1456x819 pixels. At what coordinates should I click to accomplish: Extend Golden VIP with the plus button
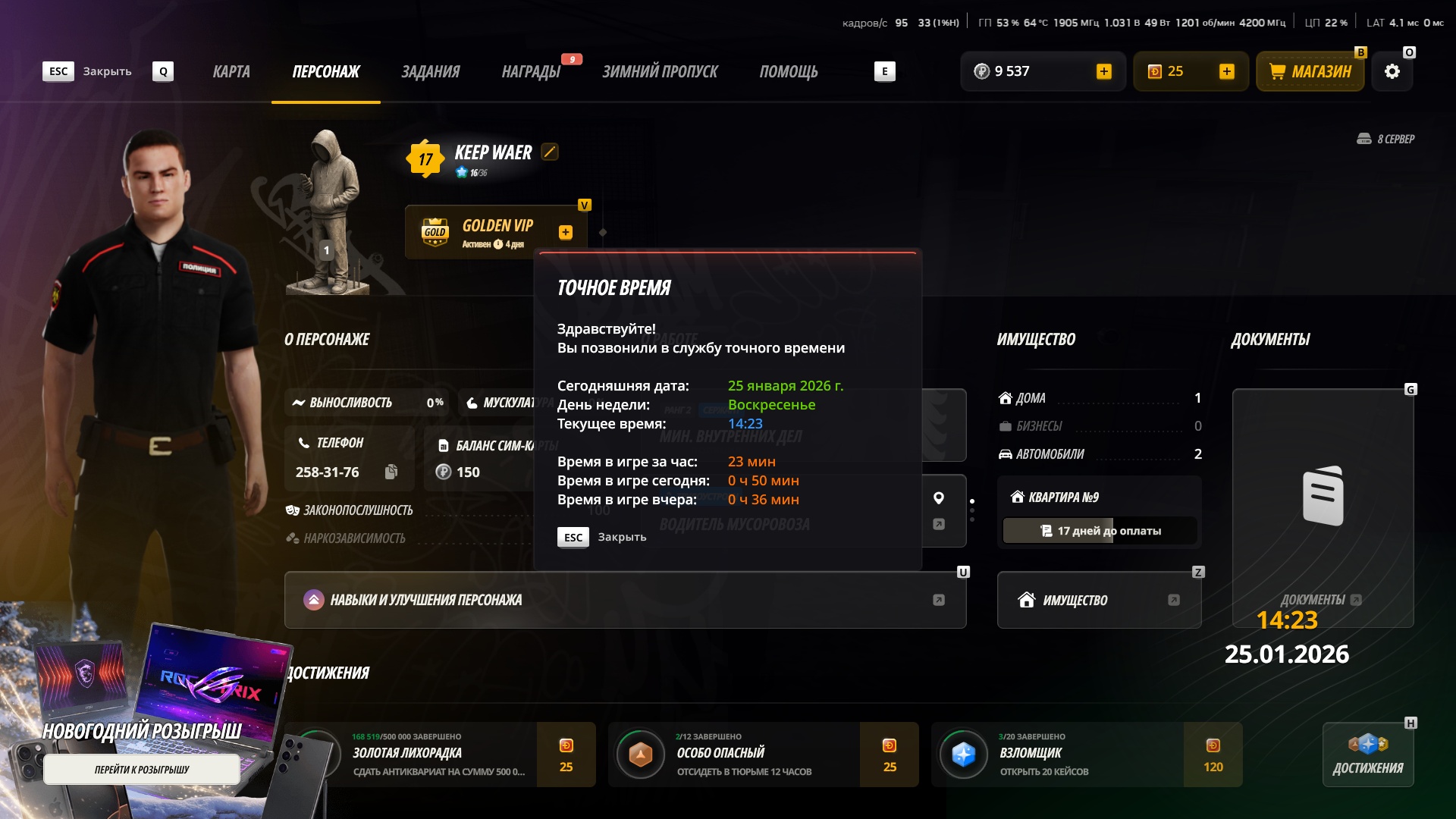[566, 233]
